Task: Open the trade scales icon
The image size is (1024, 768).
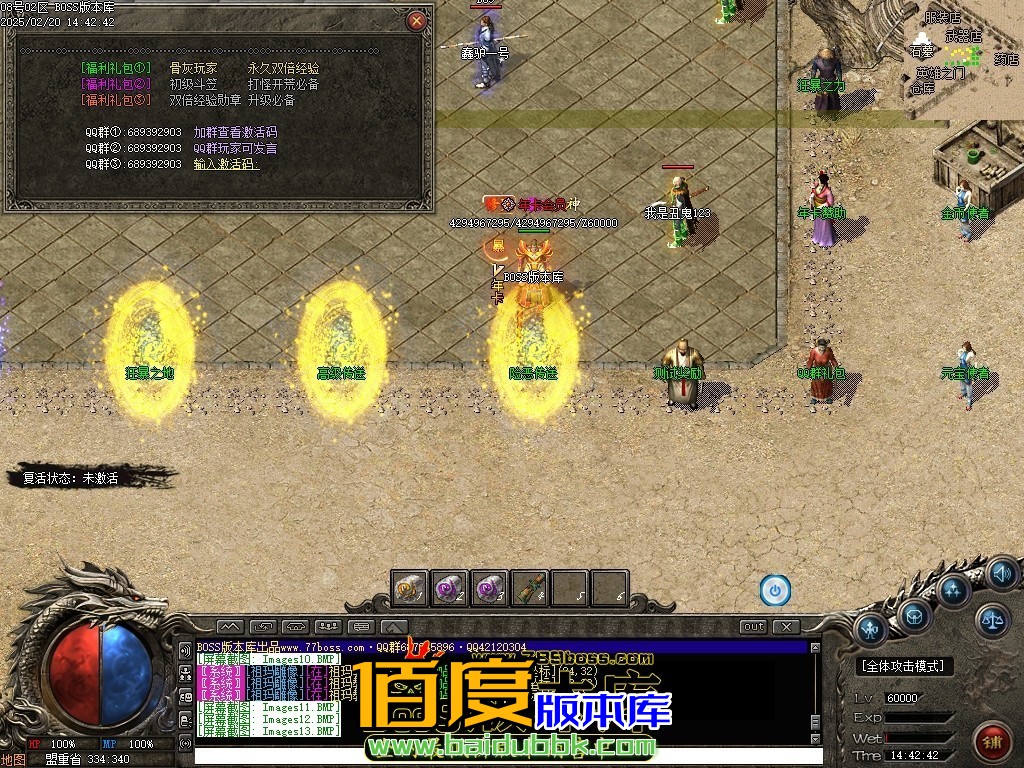Action: click(x=993, y=620)
